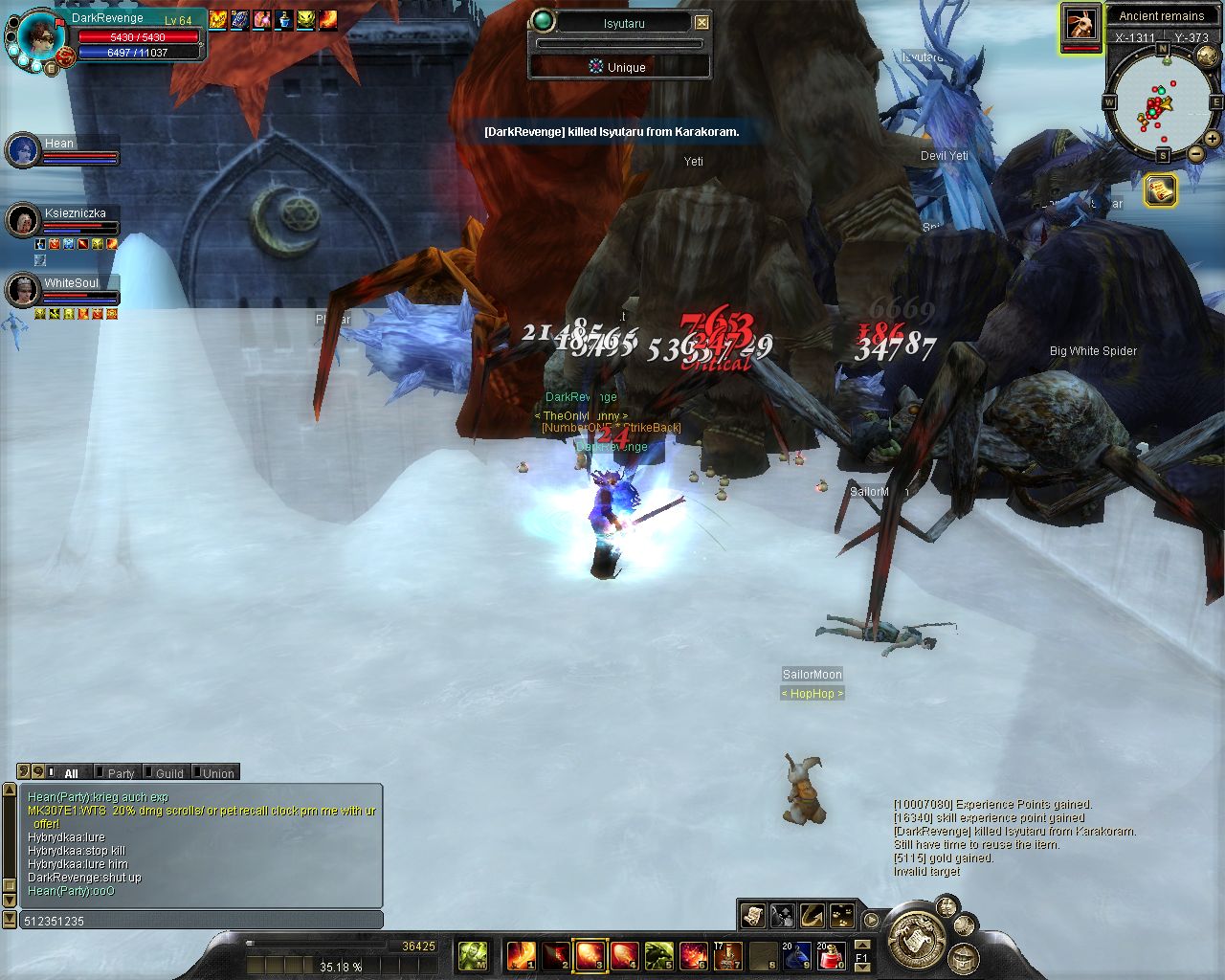1225x980 pixels.
Task: Select party member WhiteSoul's portrait
Action: point(22,290)
